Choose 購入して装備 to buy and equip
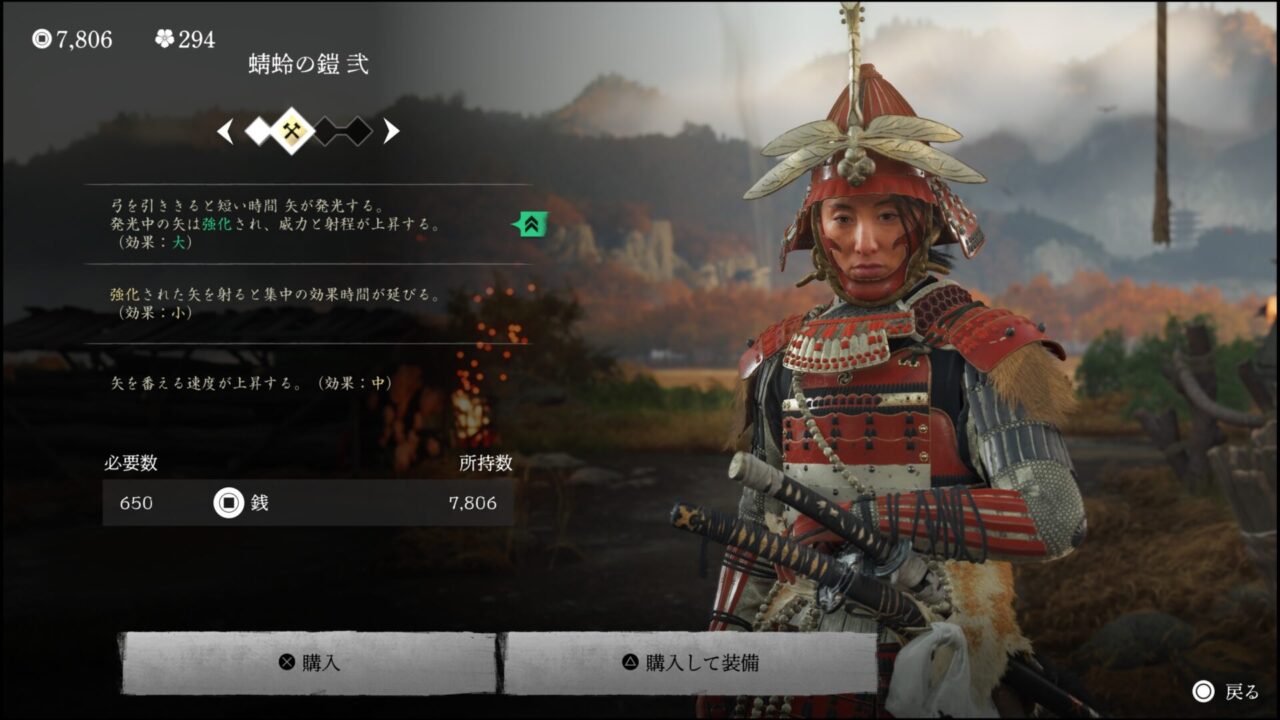Screen dimensions: 1280x720 point(690,663)
